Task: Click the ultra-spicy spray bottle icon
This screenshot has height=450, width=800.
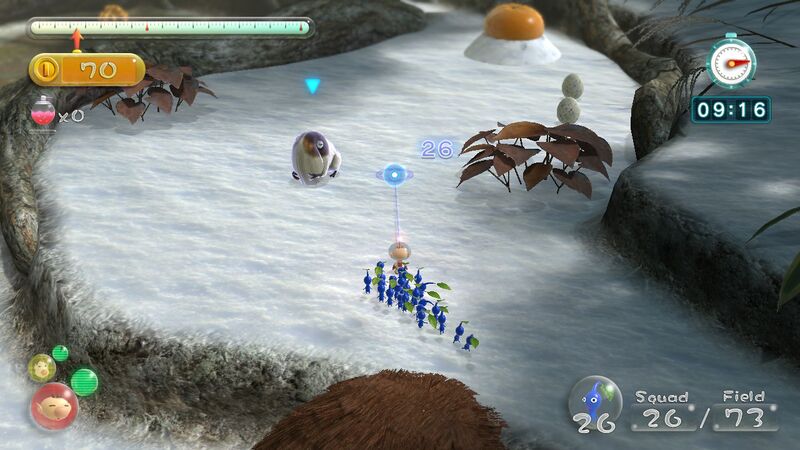Action: 42,112
